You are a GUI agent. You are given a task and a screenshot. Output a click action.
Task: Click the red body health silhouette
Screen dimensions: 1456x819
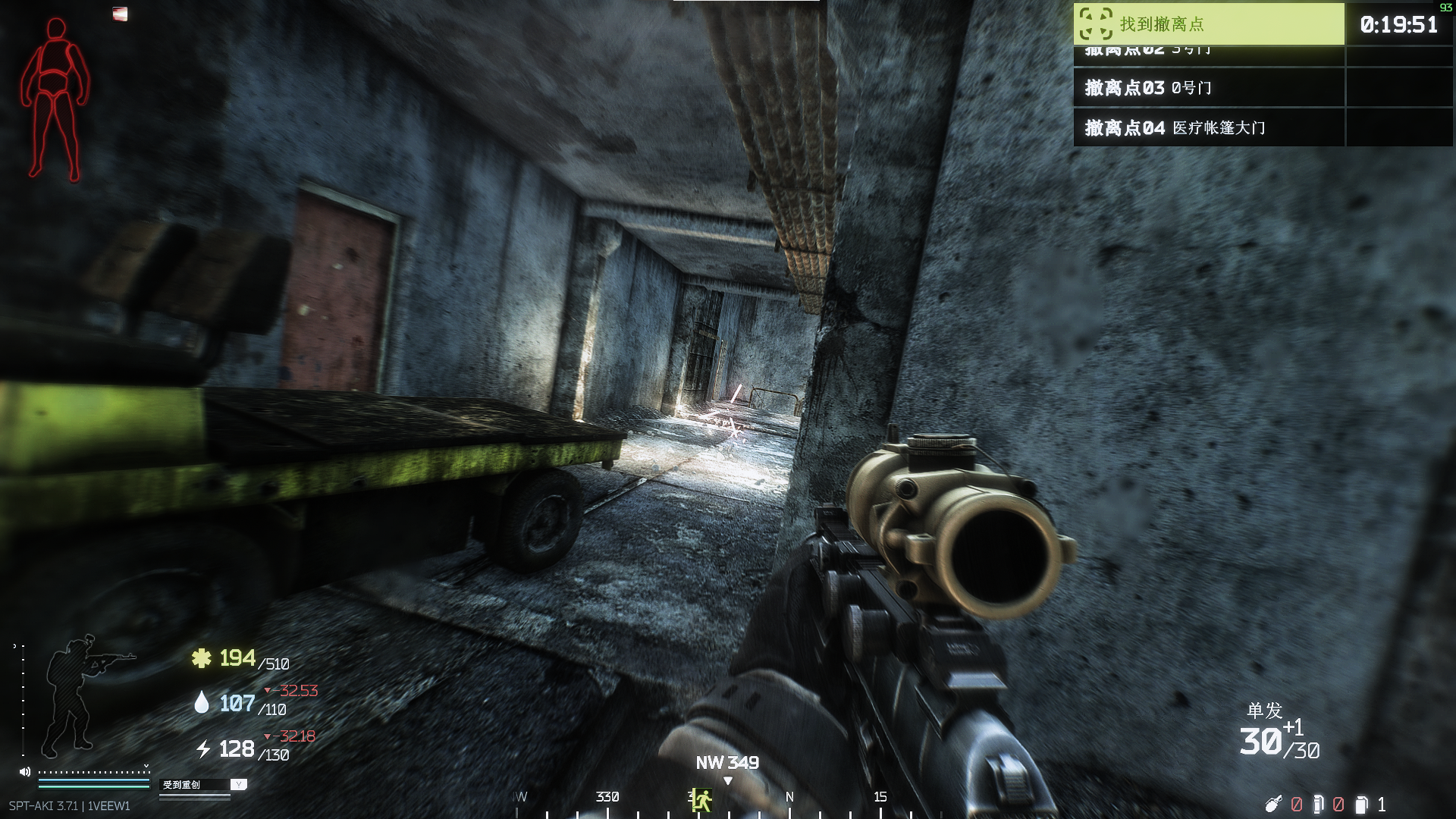point(55,99)
